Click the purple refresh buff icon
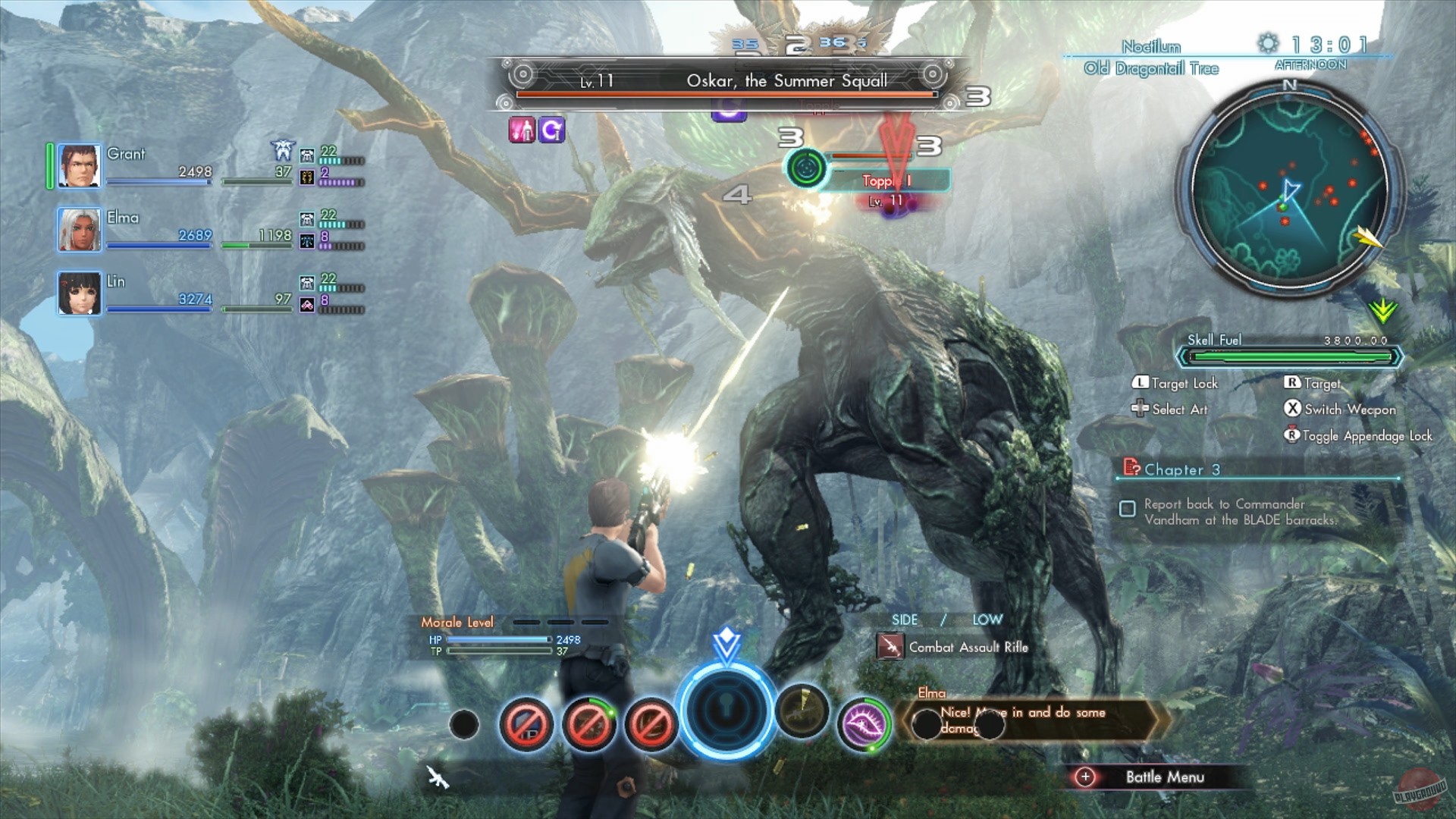This screenshot has width=1456, height=819. (551, 129)
